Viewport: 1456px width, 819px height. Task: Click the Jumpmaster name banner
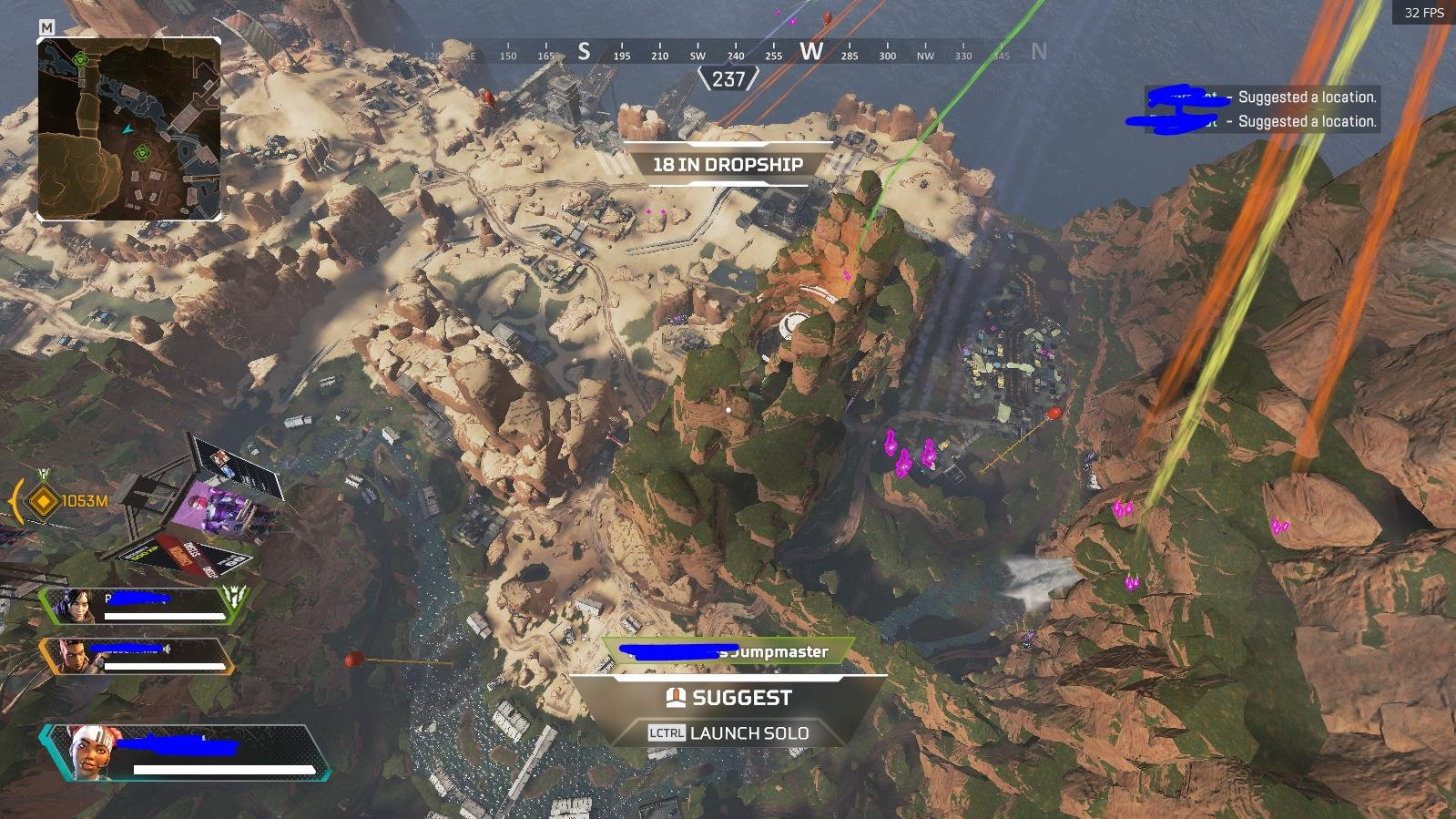pos(728,651)
